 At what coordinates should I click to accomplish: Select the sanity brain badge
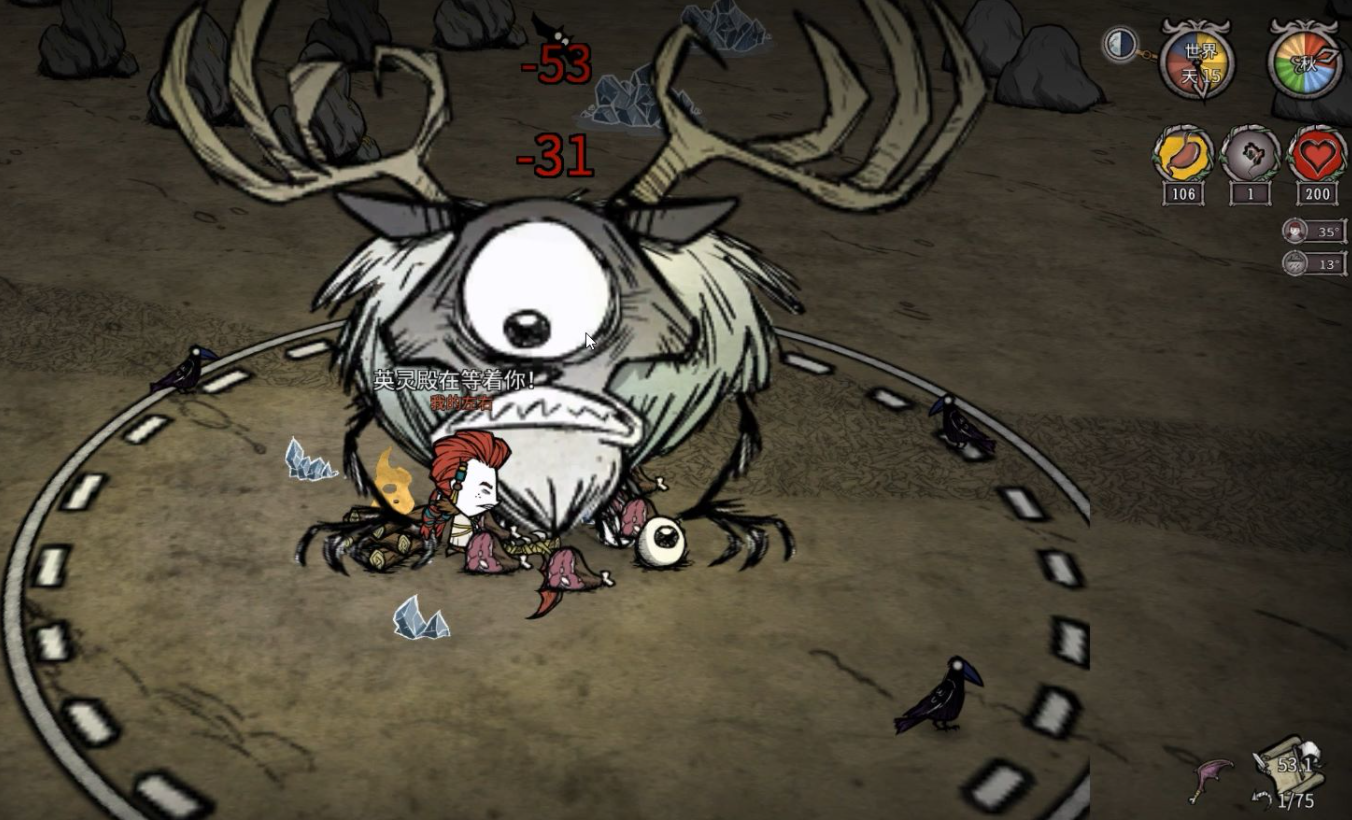1250,156
